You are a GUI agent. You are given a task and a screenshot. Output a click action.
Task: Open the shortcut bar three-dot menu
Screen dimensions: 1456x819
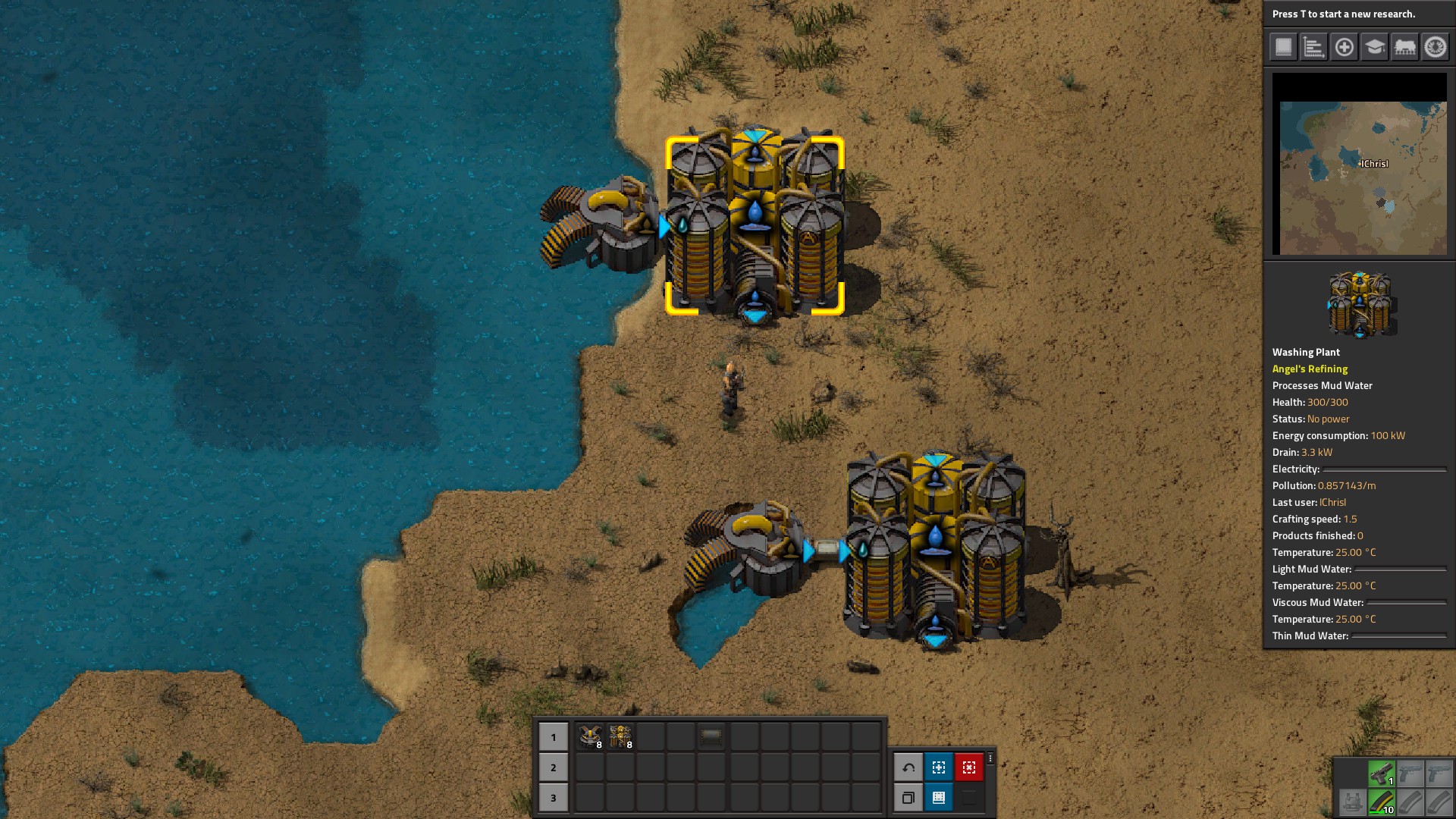(990, 759)
